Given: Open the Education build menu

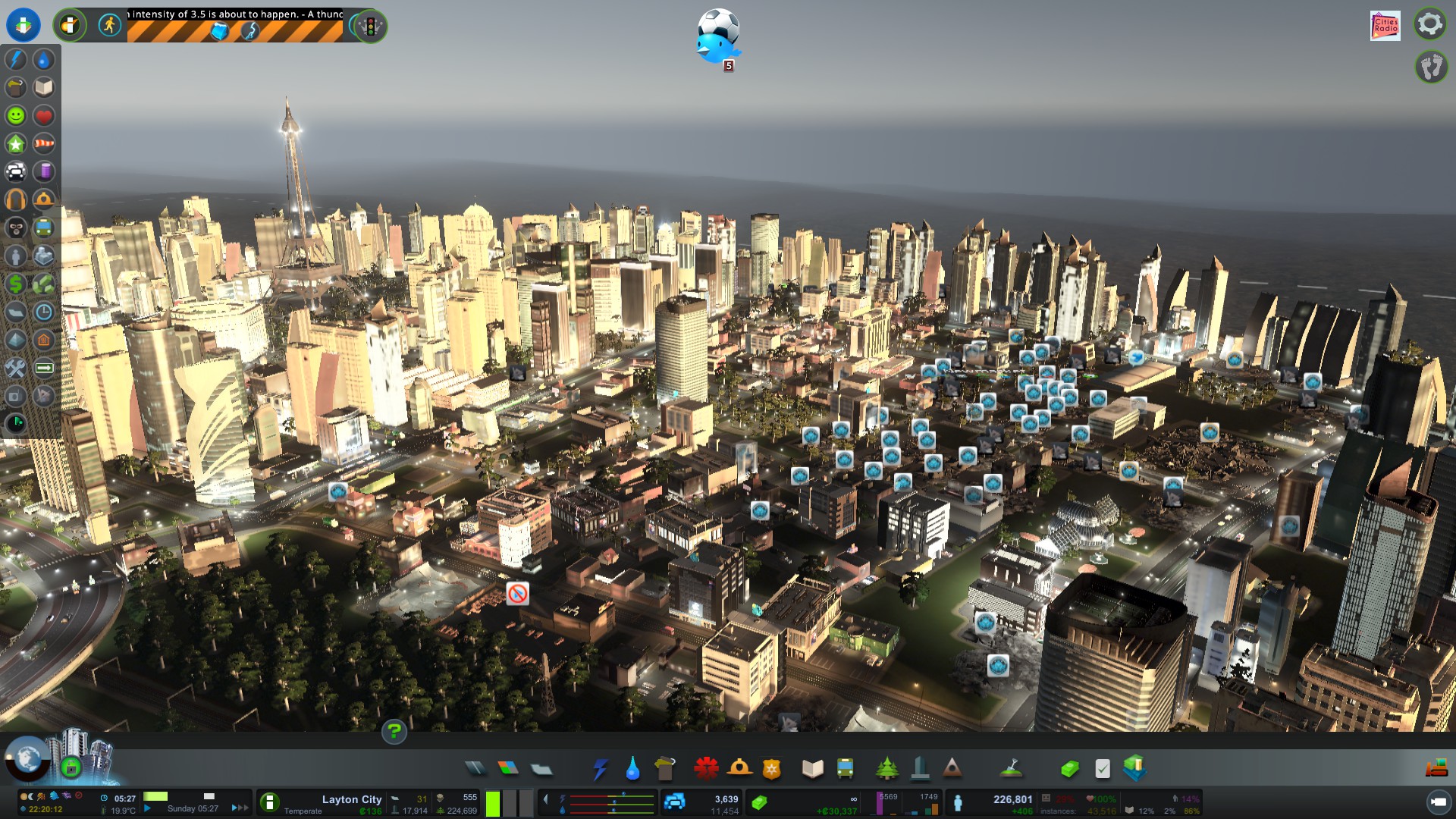Looking at the screenshot, I should coord(812,769).
